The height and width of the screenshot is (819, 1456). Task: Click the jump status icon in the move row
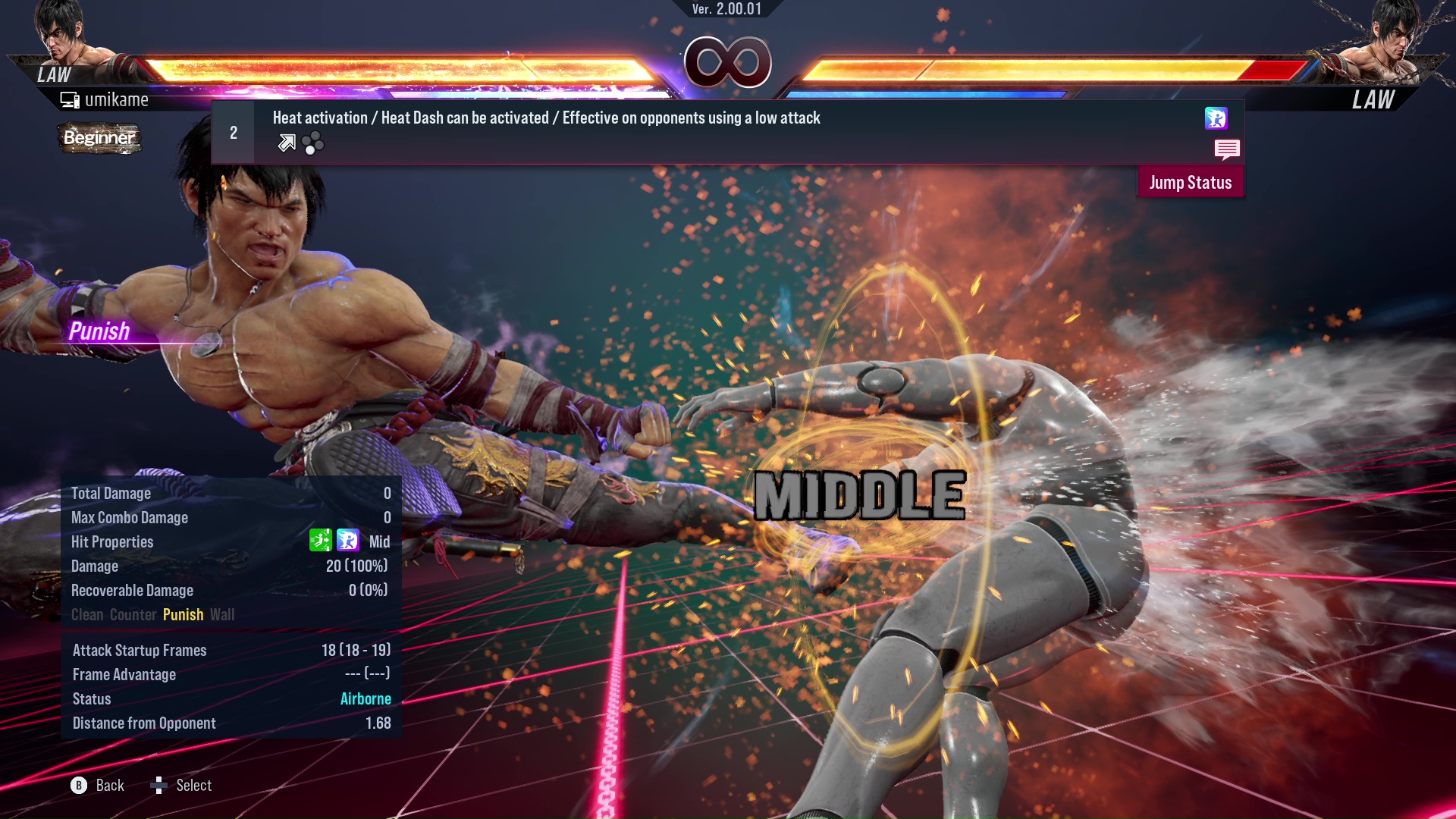click(1216, 118)
